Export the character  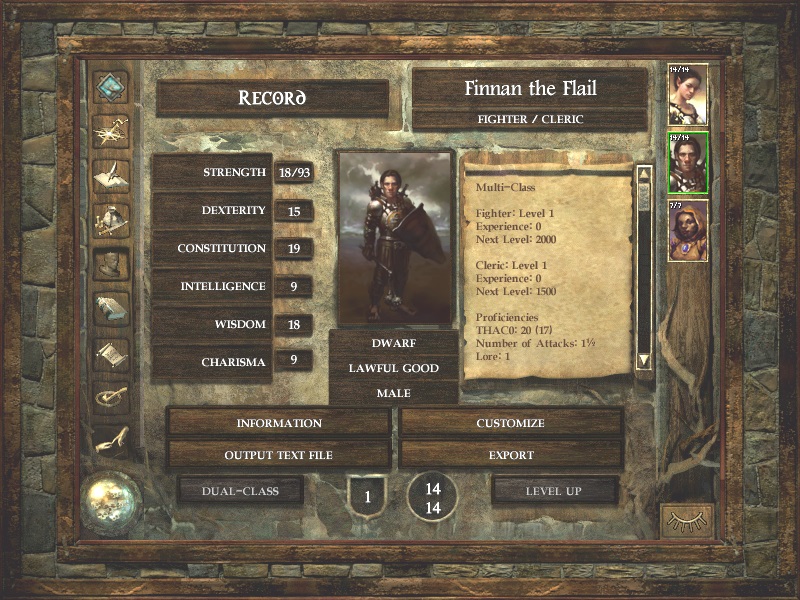click(510, 455)
